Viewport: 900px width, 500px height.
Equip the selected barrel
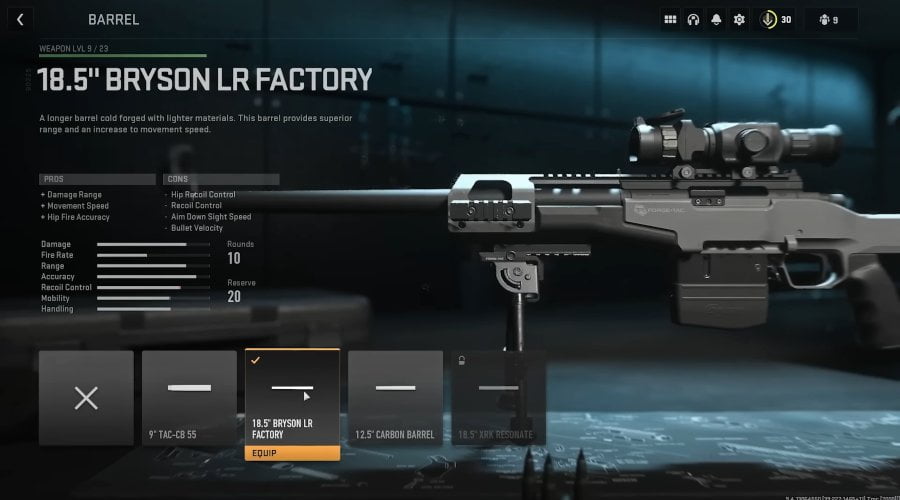(292, 452)
